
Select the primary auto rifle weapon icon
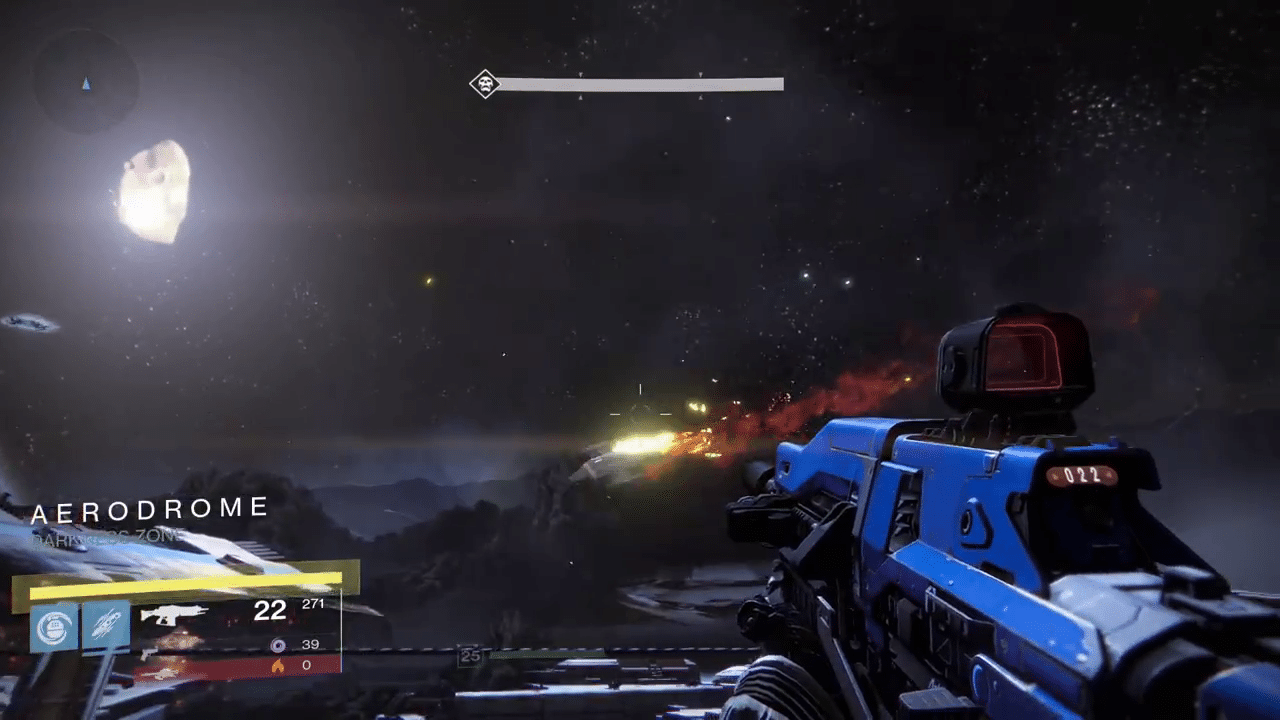tap(175, 615)
